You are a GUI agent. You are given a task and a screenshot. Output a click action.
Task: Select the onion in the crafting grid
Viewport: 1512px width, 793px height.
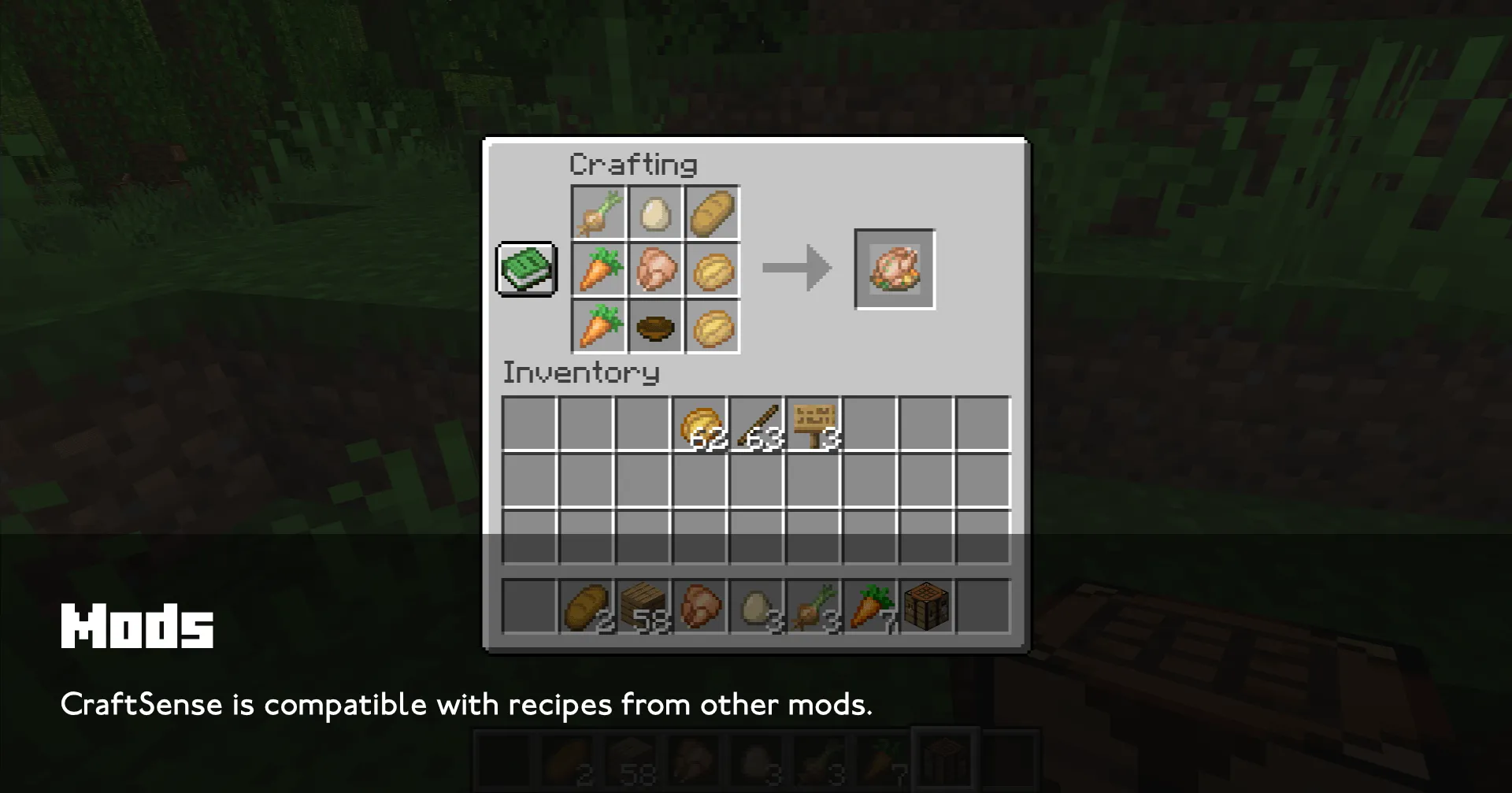598,213
